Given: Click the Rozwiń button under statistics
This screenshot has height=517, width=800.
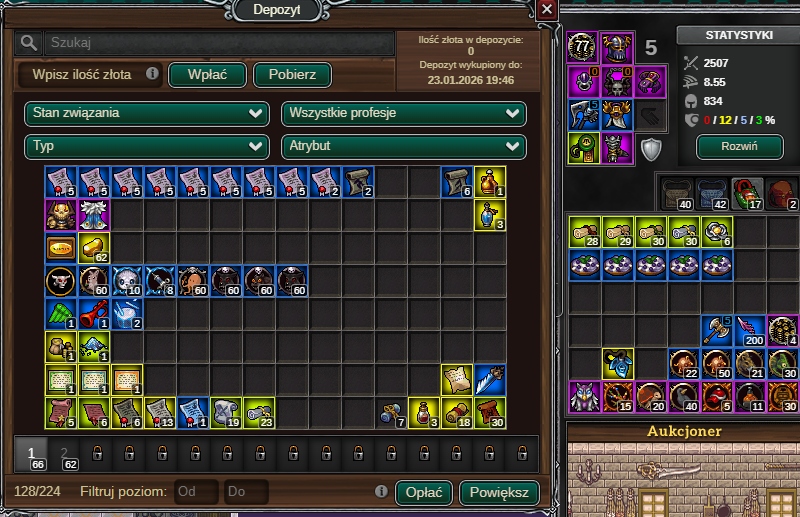Looking at the screenshot, I should click(x=738, y=147).
